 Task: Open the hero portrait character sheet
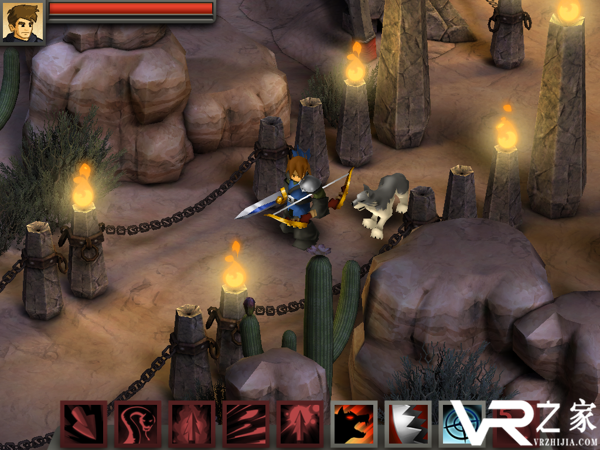click(x=22, y=22)
